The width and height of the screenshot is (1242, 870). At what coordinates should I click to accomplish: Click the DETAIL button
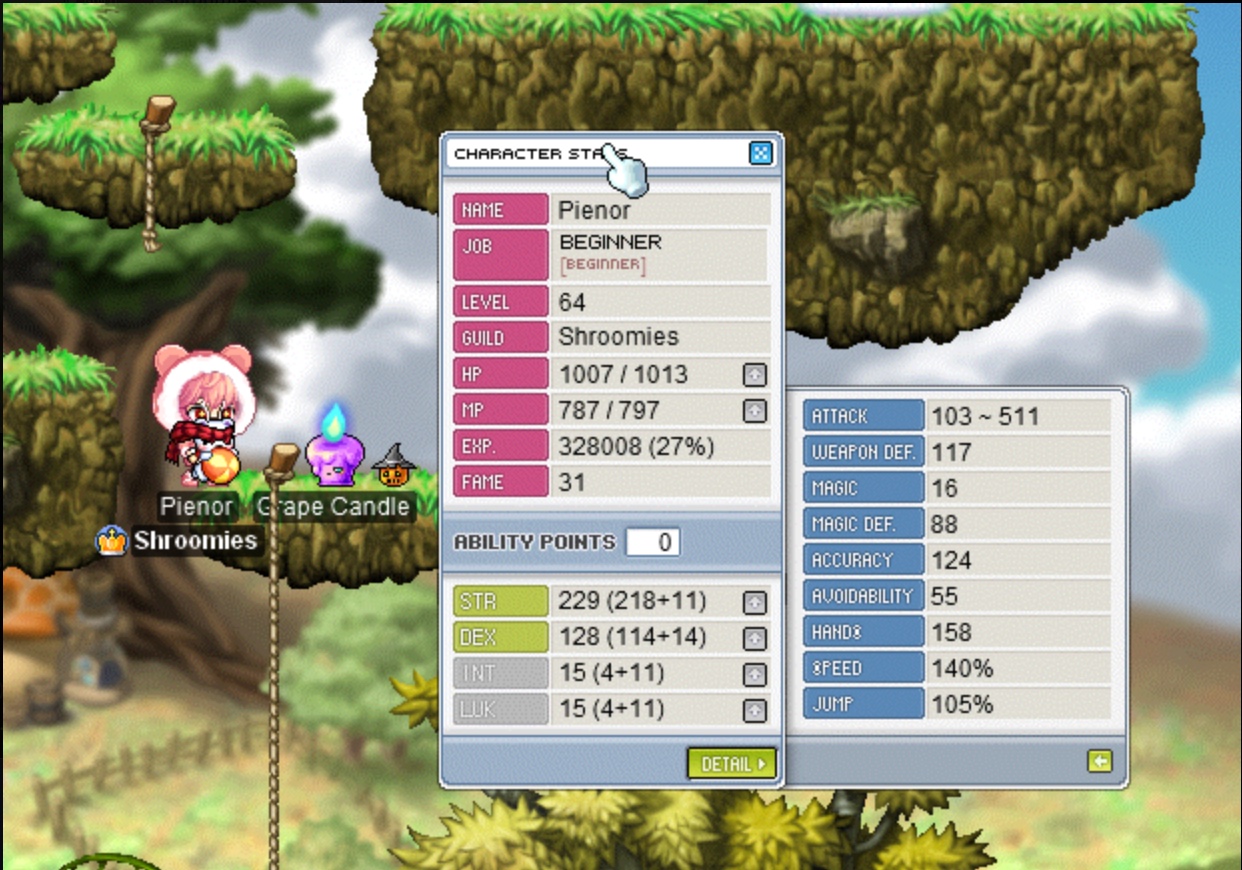click(x=732, y=764)
